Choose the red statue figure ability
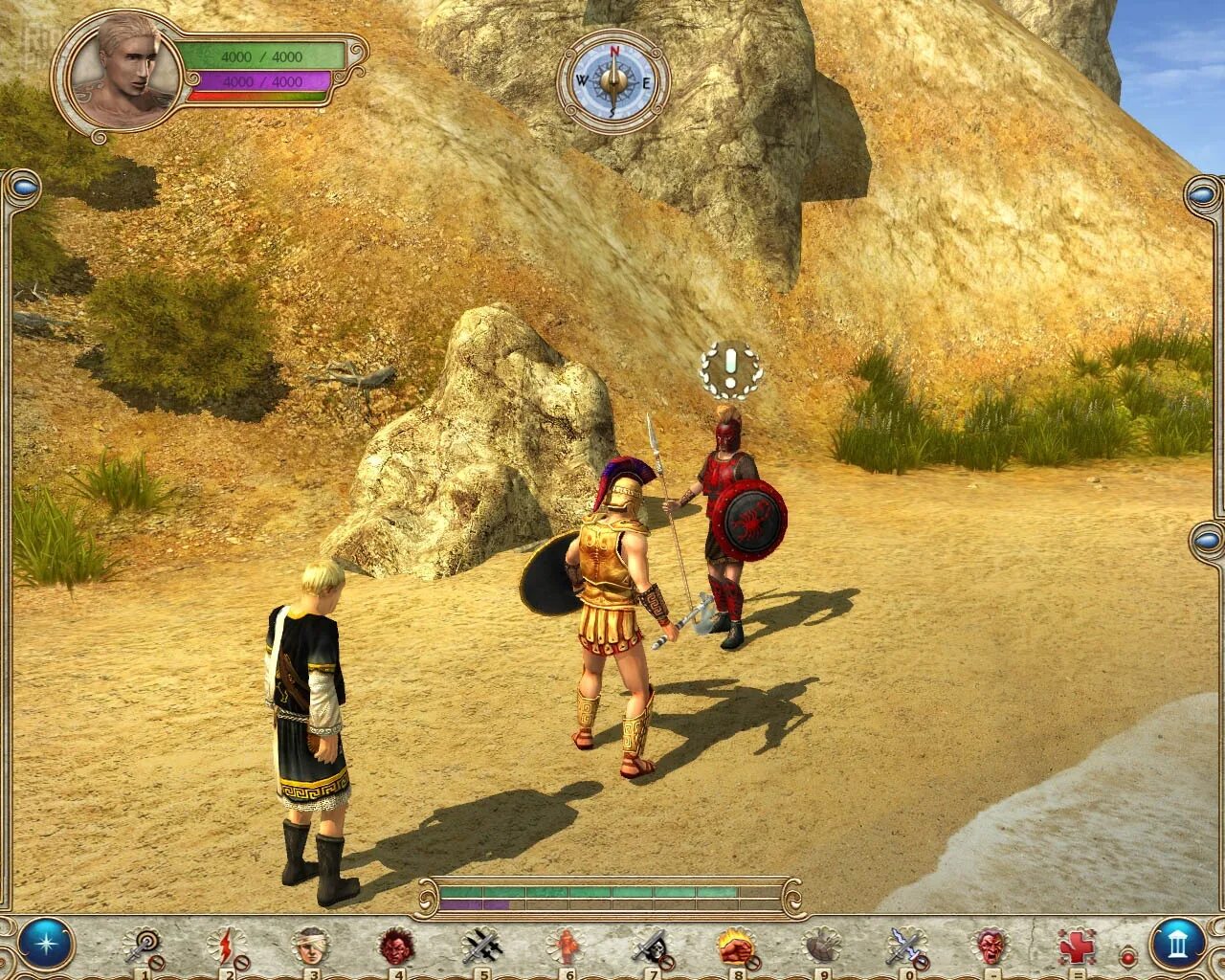 (x=566, y=947)
